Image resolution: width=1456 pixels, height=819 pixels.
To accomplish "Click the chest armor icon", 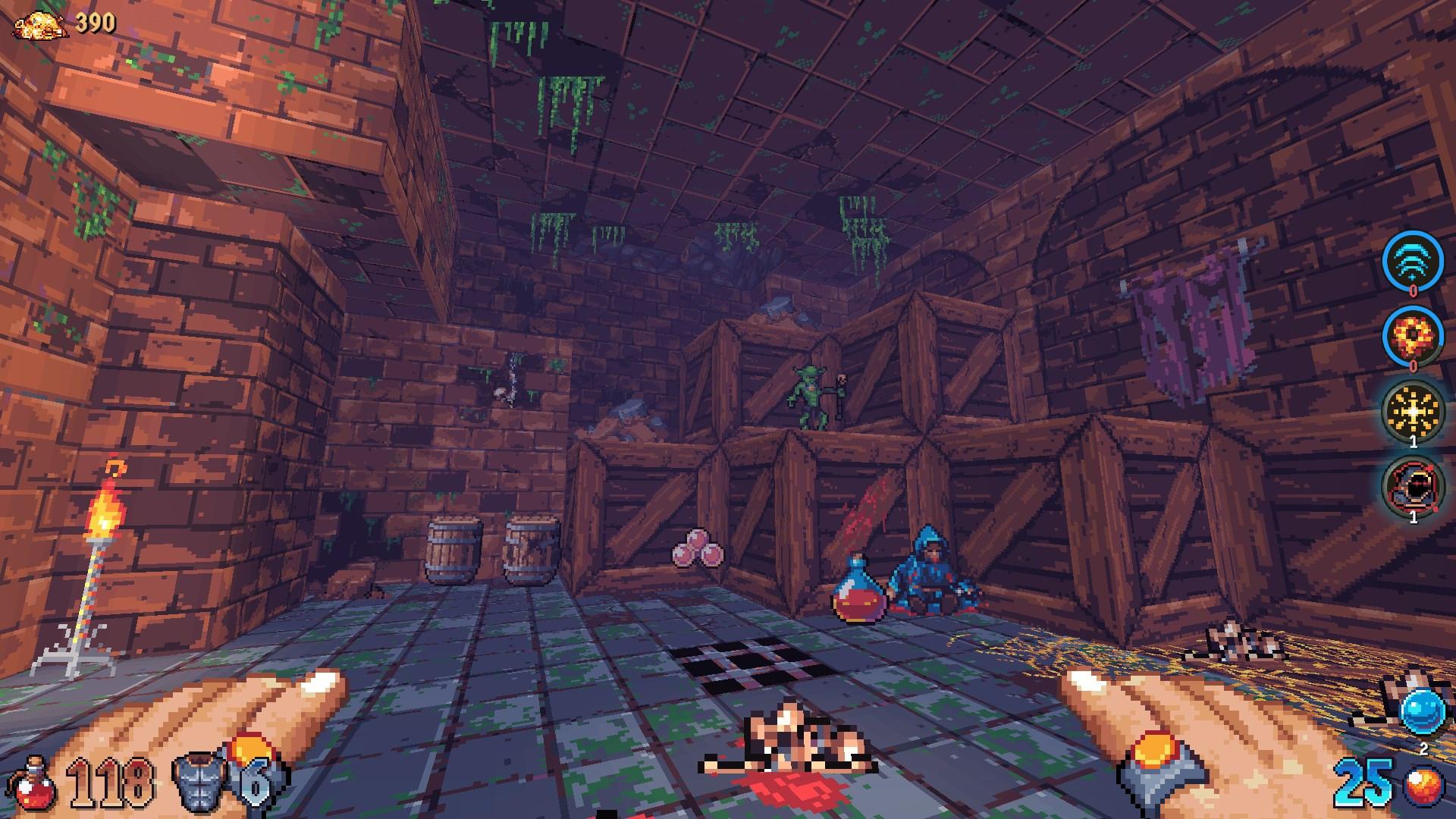I will [199, 781].
